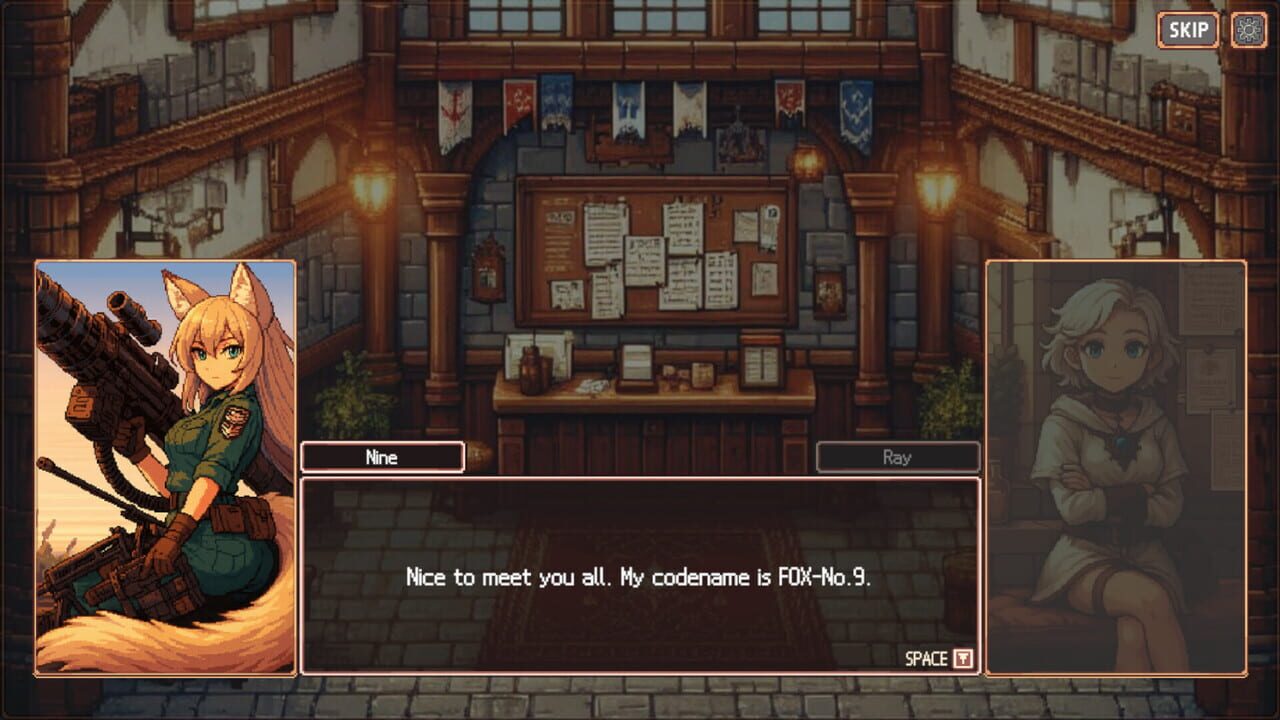The height and width of the screenshot is (720, 1280).
Task: Toggle Ray's inactive nameplate
Action: 897,457
